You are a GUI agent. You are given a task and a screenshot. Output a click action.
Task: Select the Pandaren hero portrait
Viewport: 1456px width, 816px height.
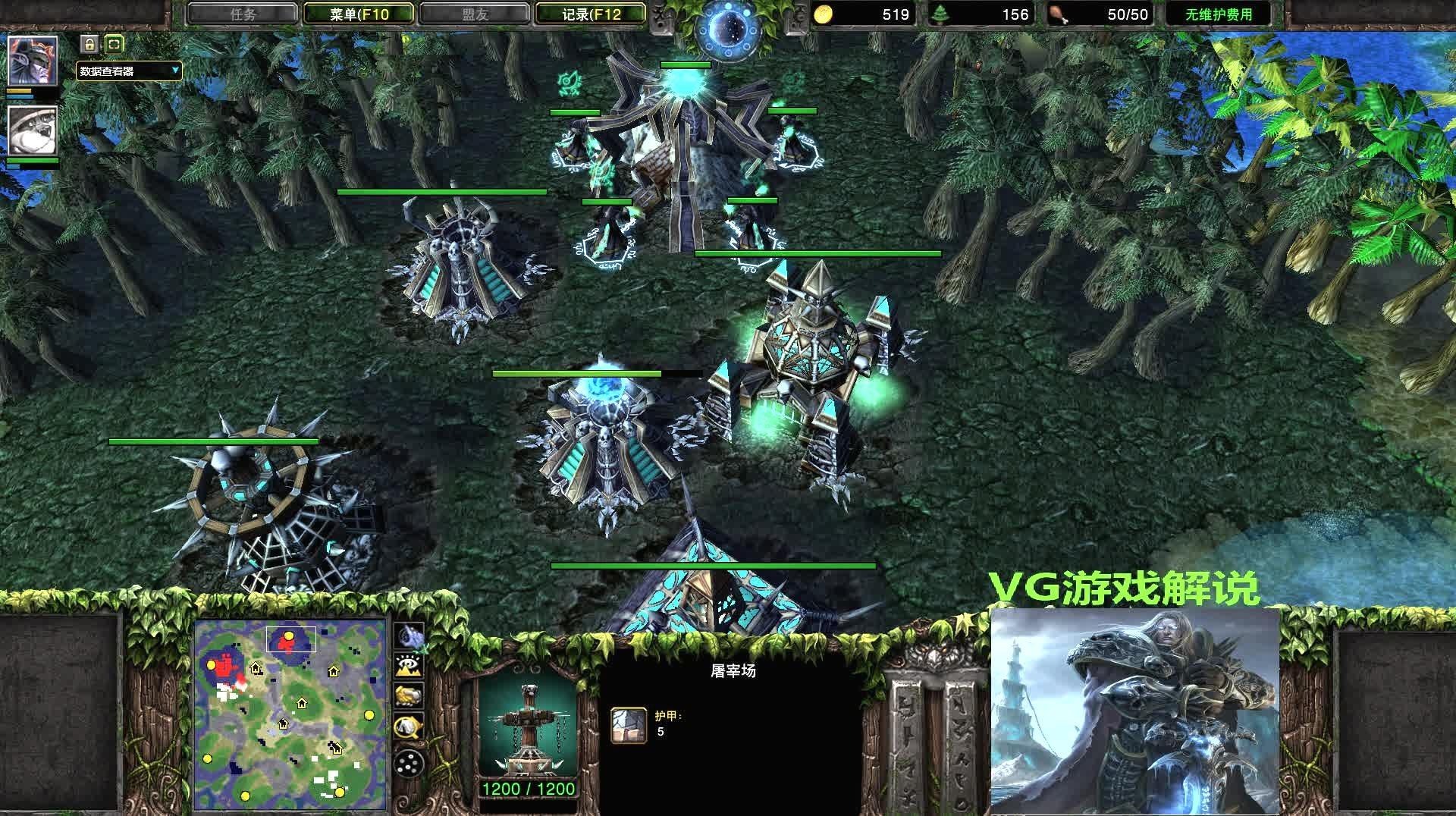[32, 130]
